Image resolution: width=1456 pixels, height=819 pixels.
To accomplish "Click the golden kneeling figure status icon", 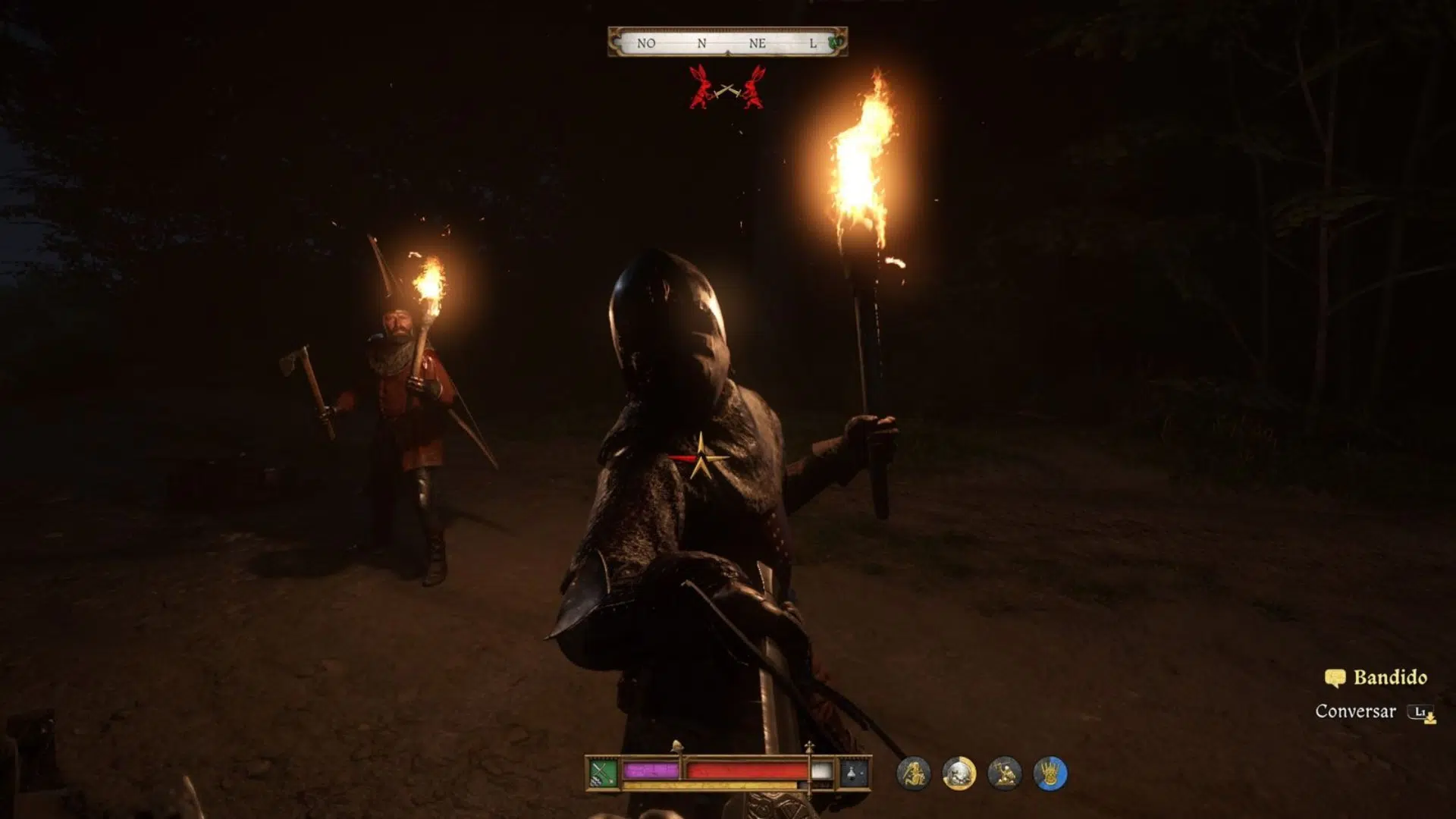I will pyautogui.click(x=1004, y=773).
